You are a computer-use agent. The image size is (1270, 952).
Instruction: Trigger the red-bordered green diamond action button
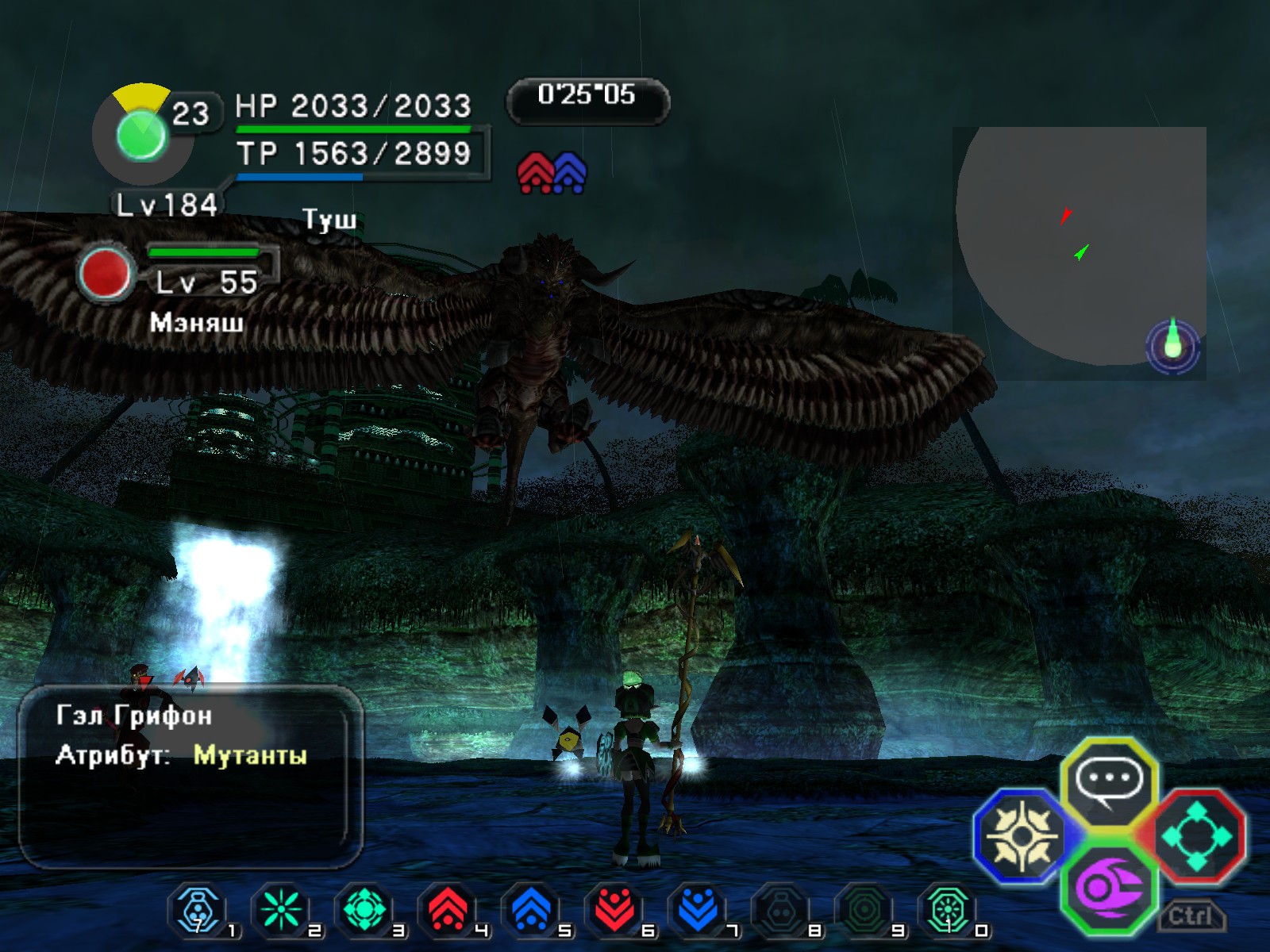tap(1197, 835)
